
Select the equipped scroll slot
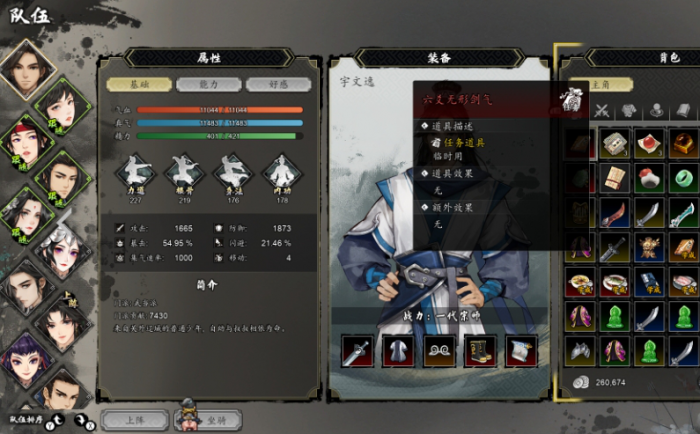pyautogui.click(x=521, y=350)
